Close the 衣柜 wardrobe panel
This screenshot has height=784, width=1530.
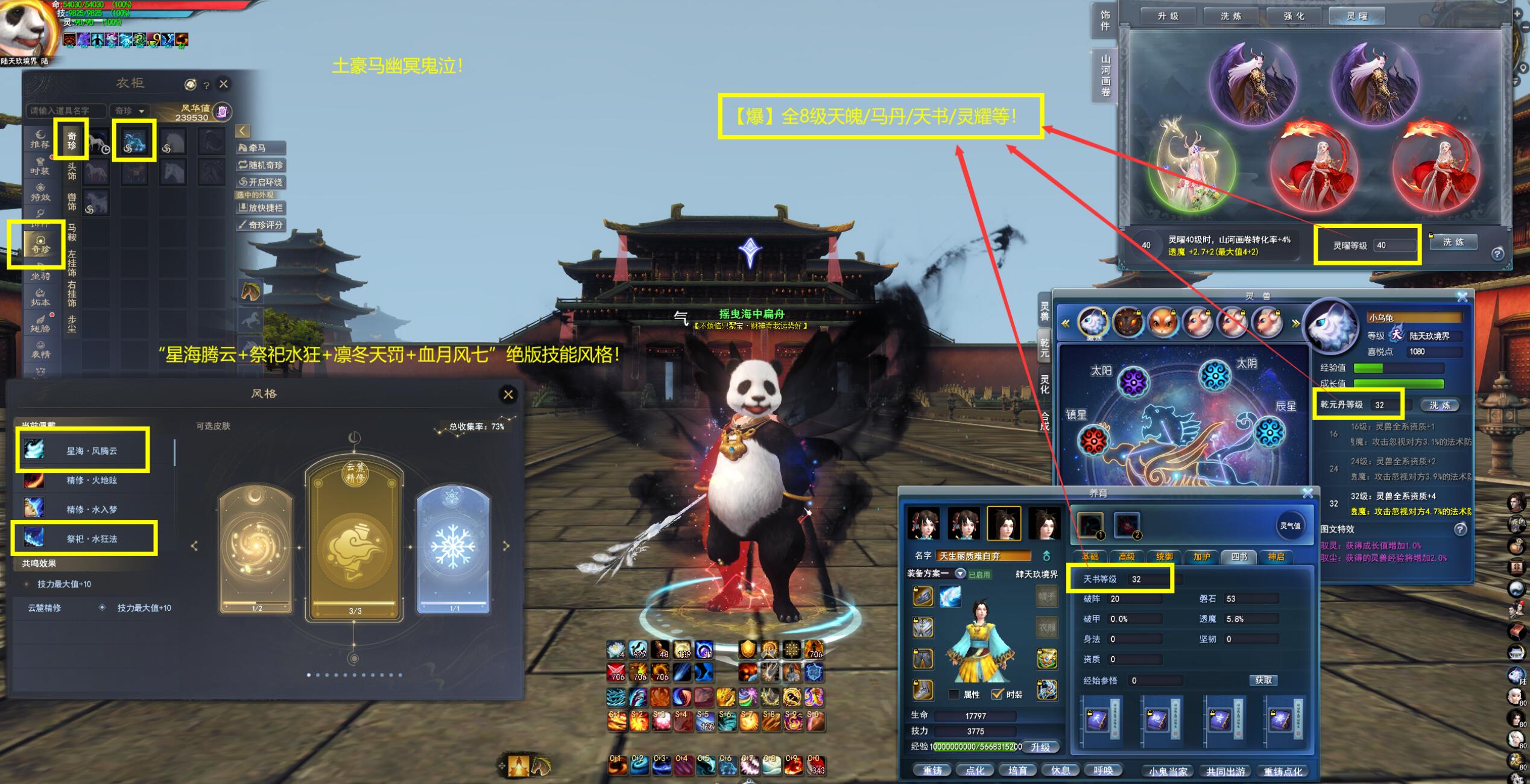click(x=224, y=84)
